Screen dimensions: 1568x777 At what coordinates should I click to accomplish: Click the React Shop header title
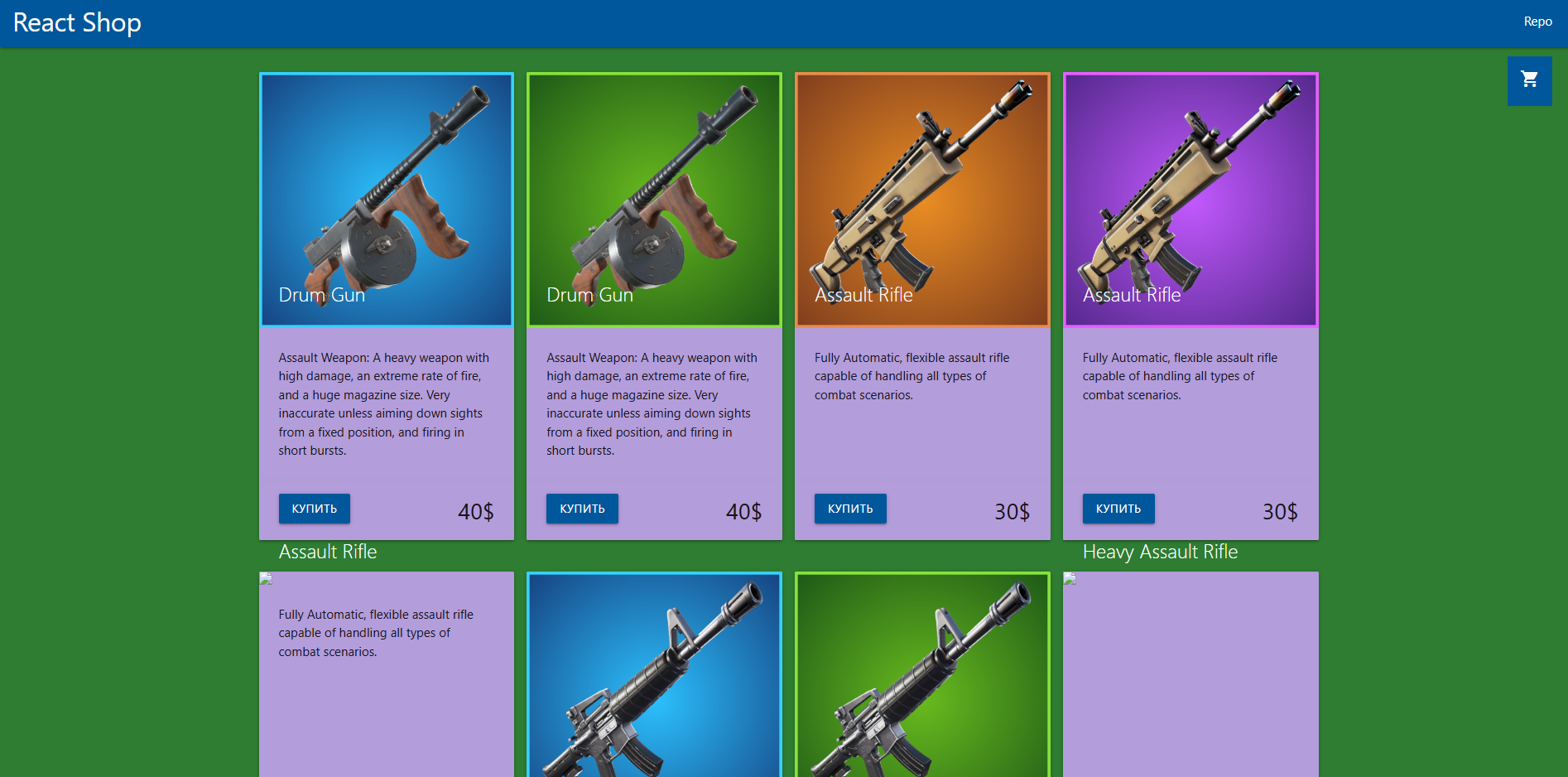point(77,22)
